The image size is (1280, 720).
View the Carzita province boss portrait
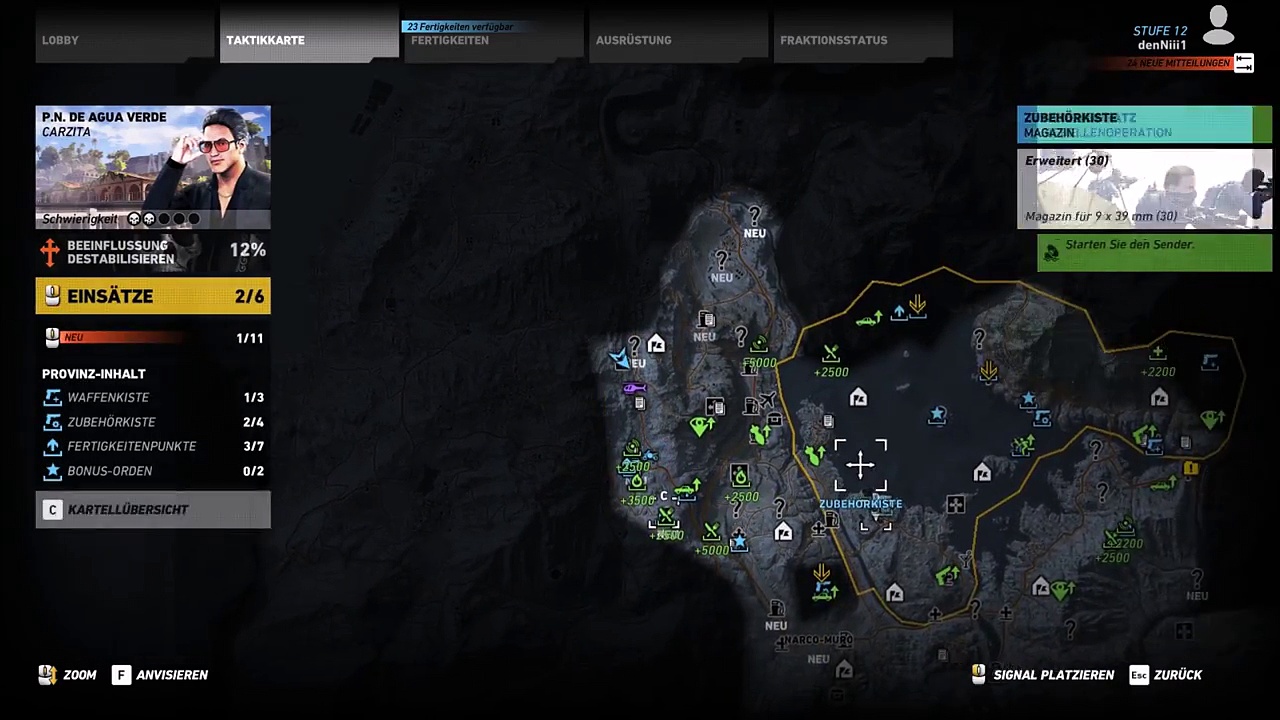[153, 167]
